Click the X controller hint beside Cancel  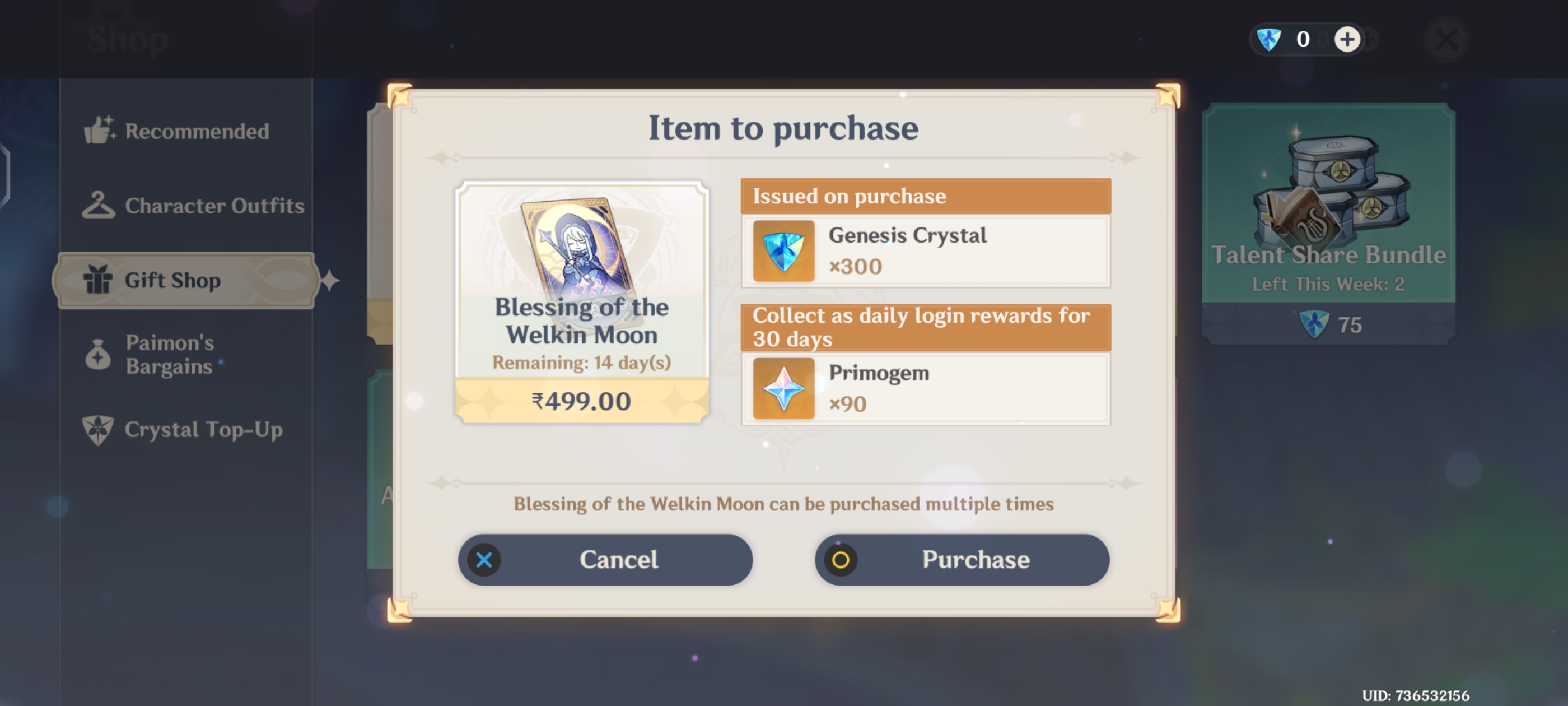(483, 559)
